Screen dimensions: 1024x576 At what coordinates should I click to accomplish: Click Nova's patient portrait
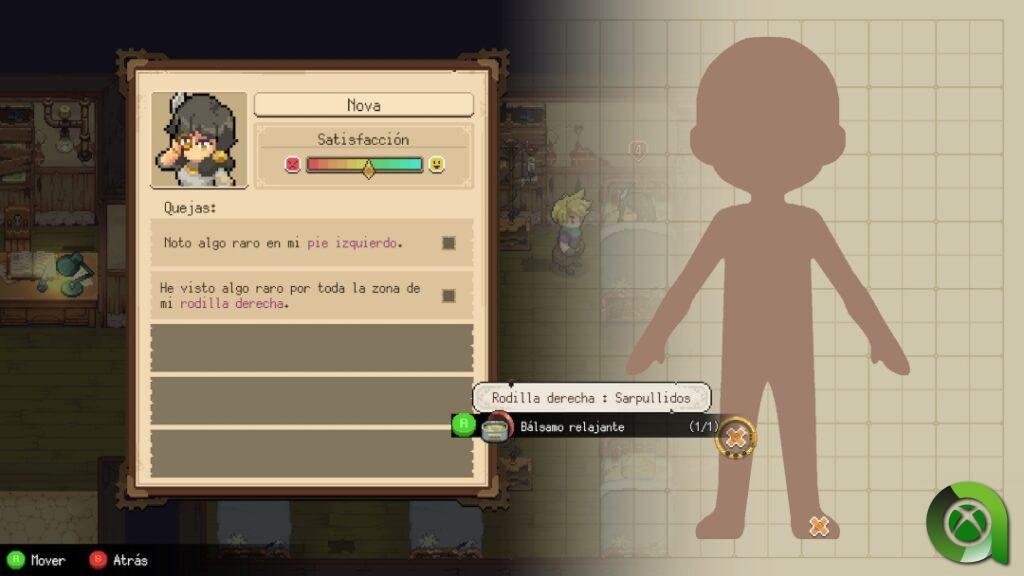tap(199, 140)
